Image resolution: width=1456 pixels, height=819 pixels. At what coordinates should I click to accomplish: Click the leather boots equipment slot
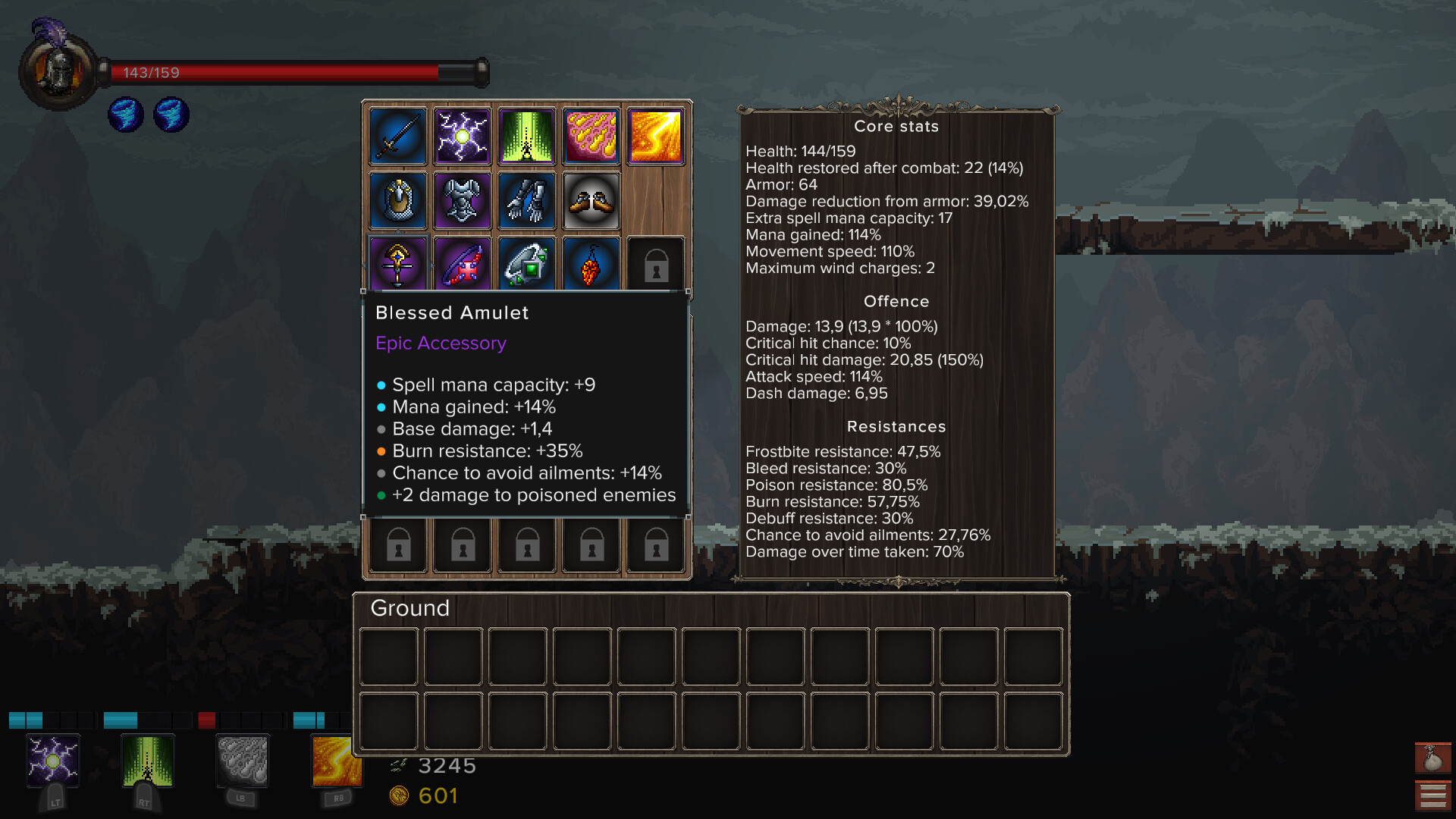pos(591,201)
